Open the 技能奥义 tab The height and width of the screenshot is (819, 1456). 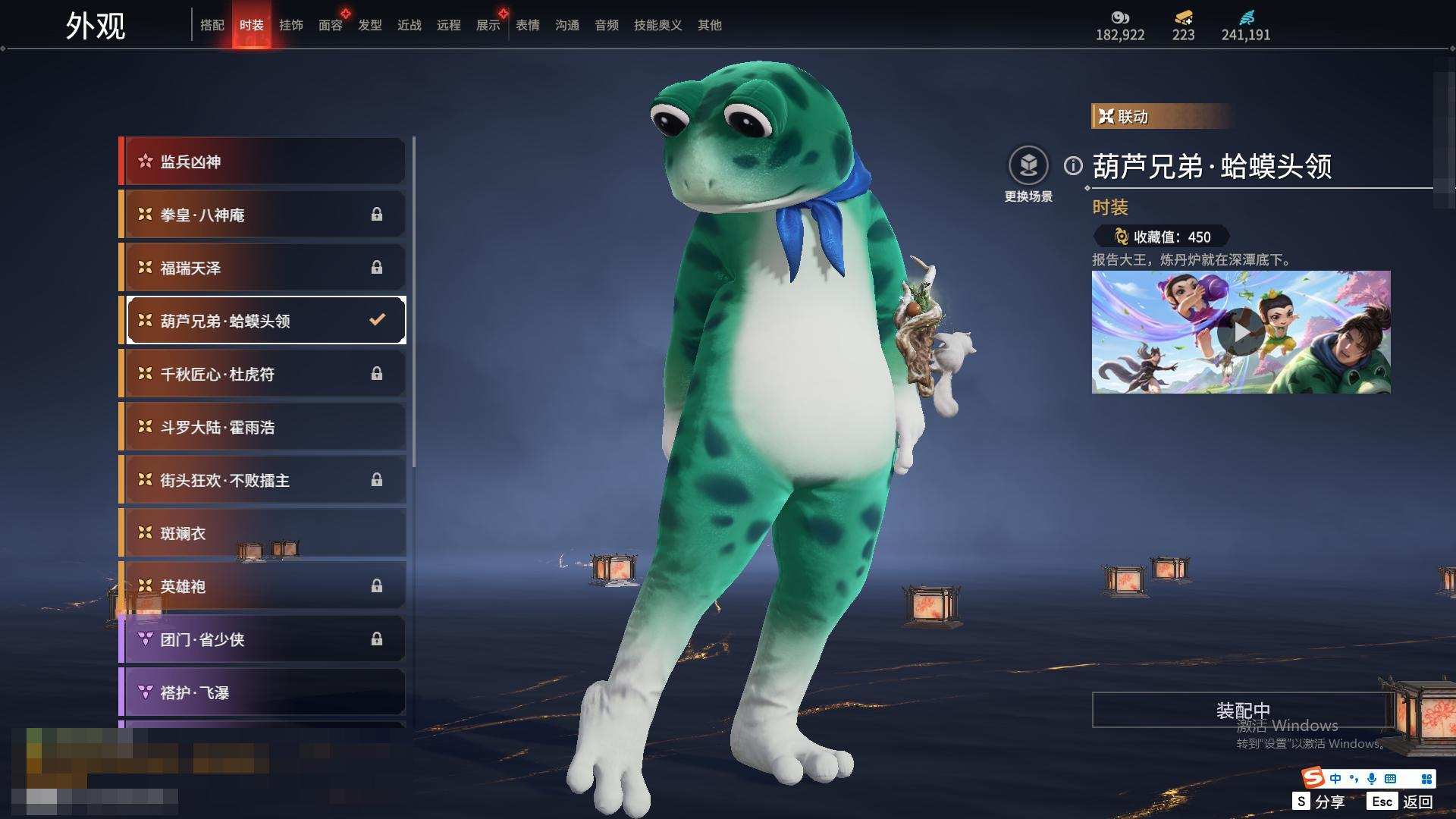pos(658,25)
